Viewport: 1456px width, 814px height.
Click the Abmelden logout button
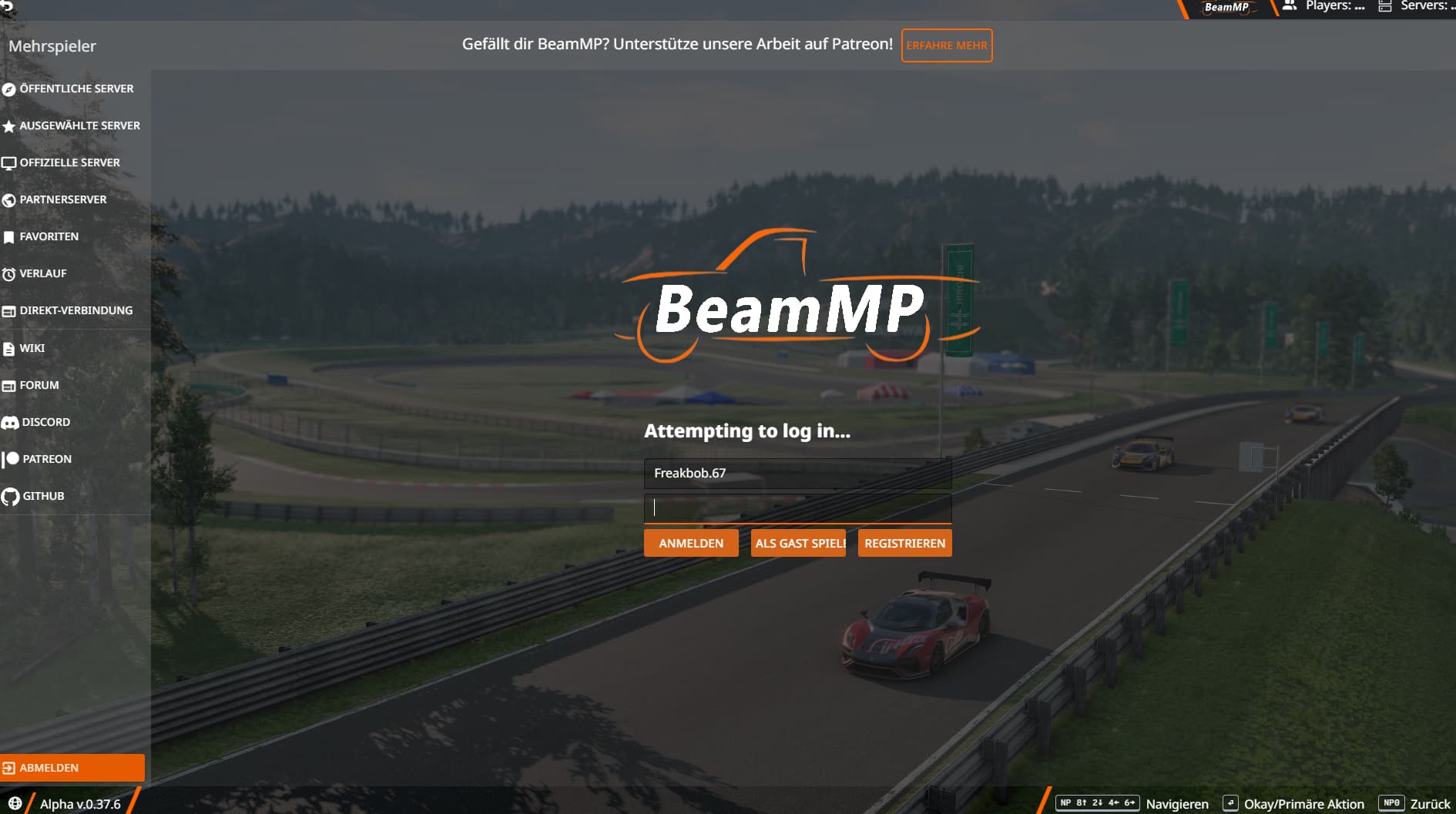[72, 768]
